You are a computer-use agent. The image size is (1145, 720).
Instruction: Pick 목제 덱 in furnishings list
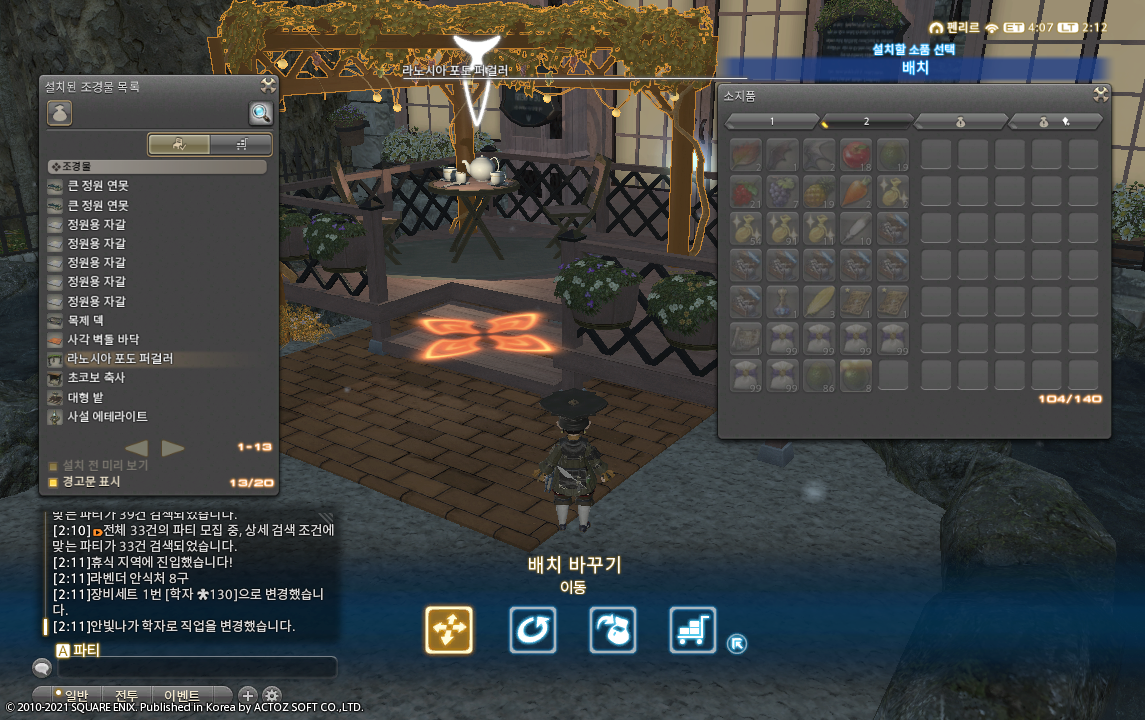pos(88,320)
